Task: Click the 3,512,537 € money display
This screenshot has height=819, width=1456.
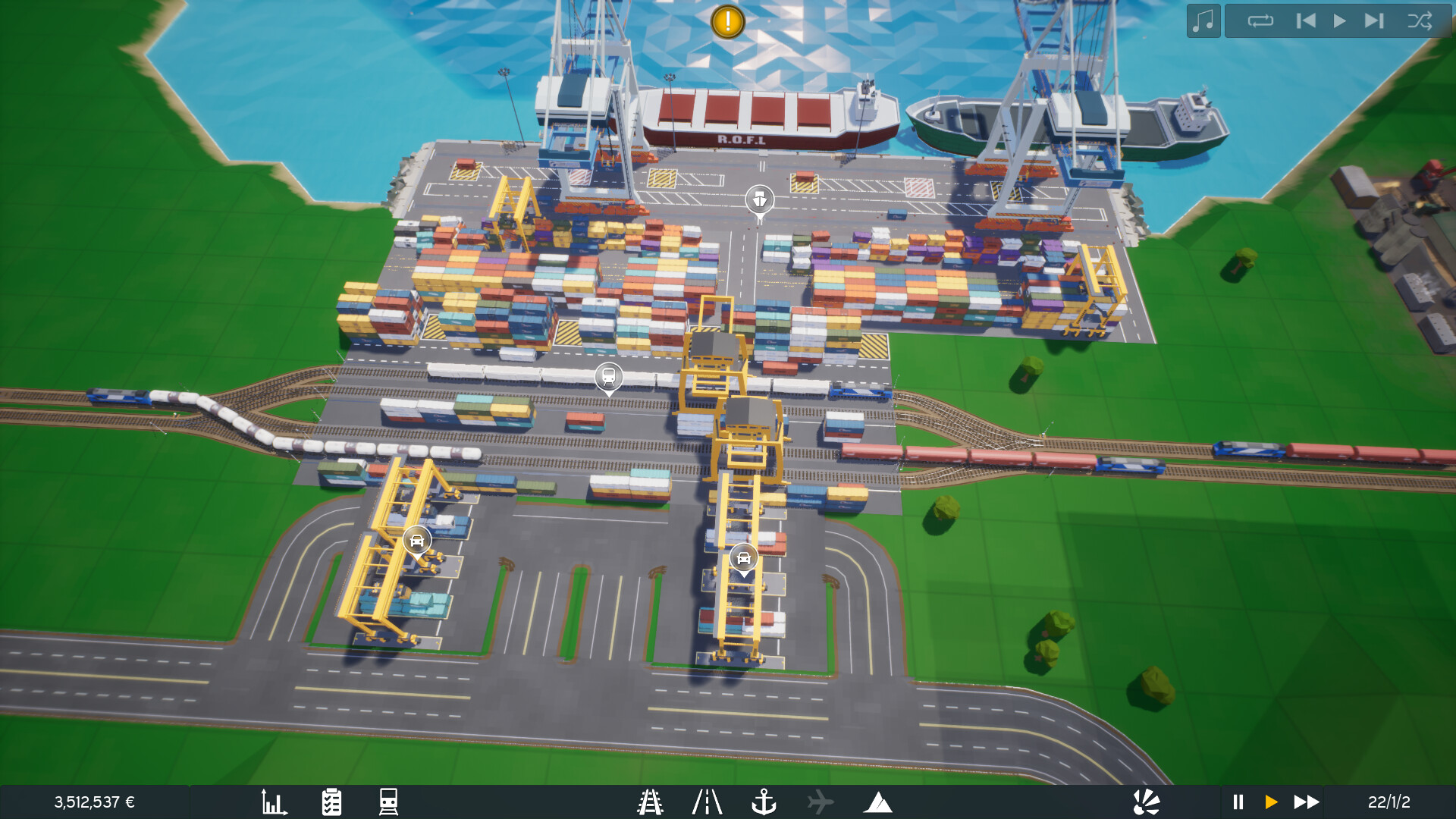Action: tap(95, 800)
